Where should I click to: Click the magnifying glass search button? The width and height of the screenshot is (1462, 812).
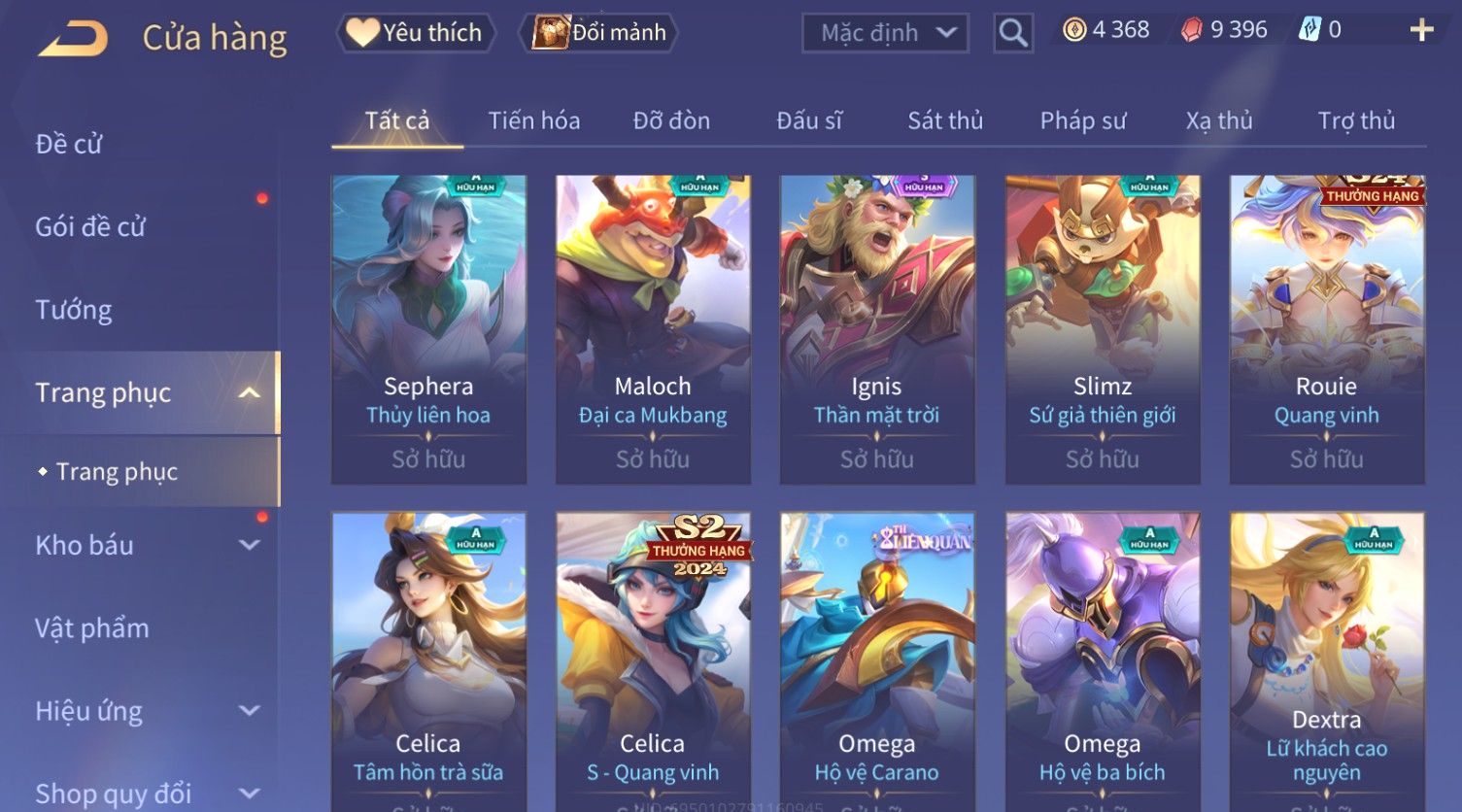click(x=1012, y=33)
